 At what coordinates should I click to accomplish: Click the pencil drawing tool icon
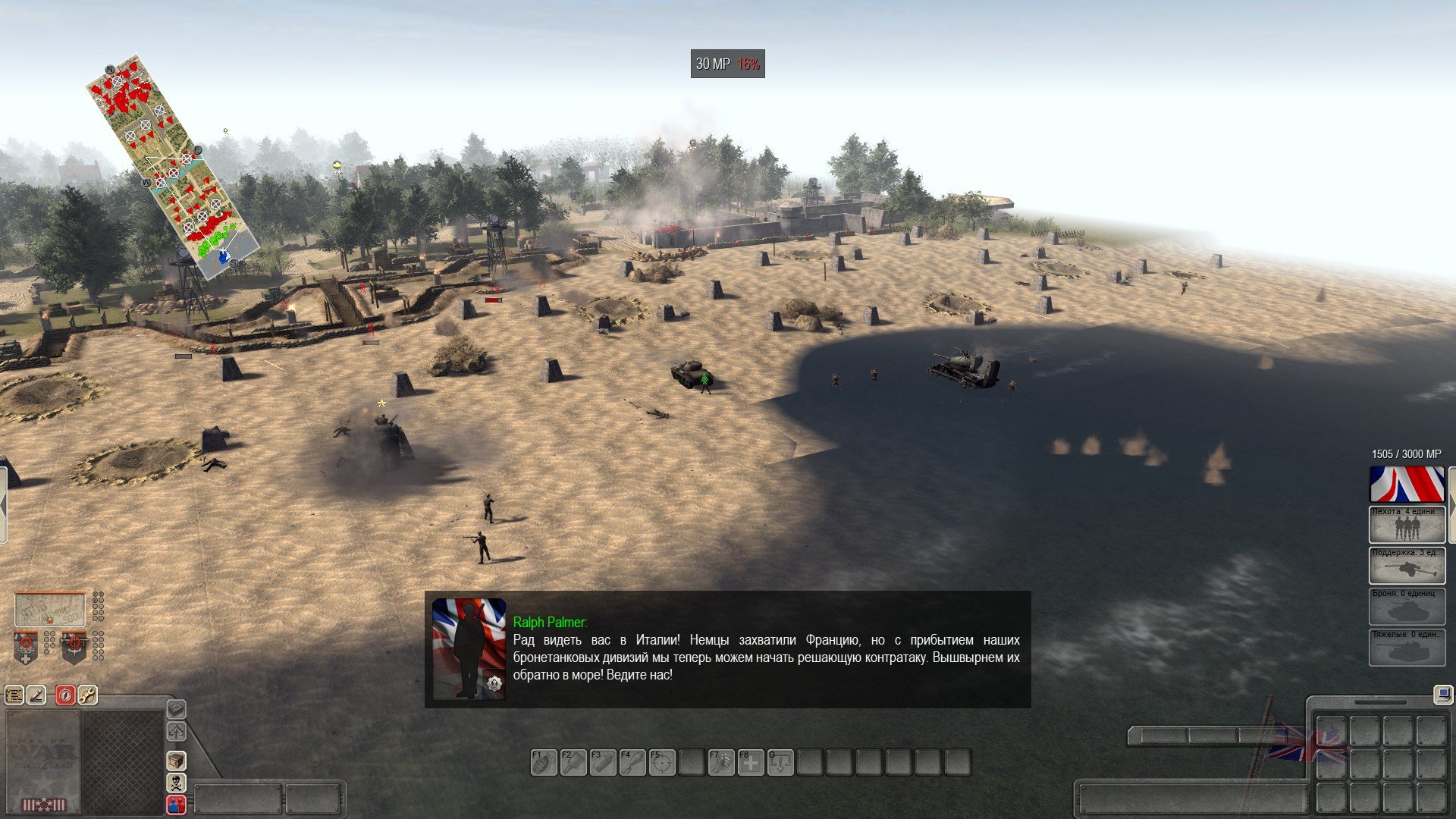tap(36, 695)
